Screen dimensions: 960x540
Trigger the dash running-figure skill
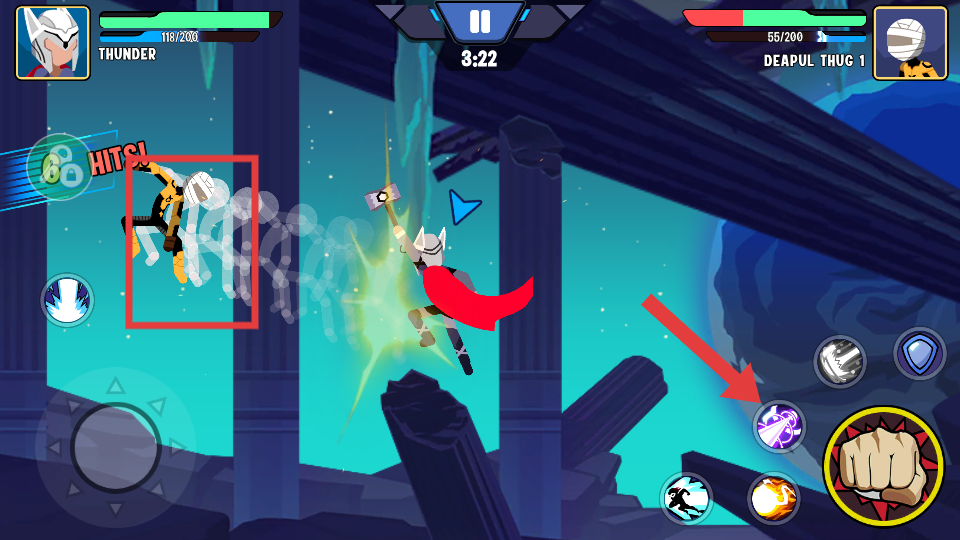pyautogui.click(x=686, y=498)
